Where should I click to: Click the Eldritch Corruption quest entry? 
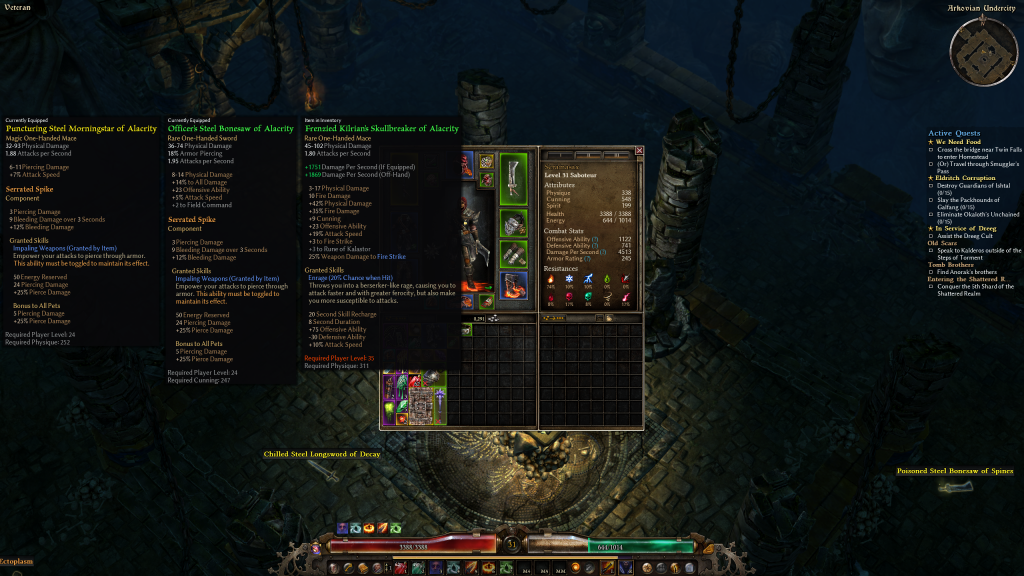click(967, 178)
